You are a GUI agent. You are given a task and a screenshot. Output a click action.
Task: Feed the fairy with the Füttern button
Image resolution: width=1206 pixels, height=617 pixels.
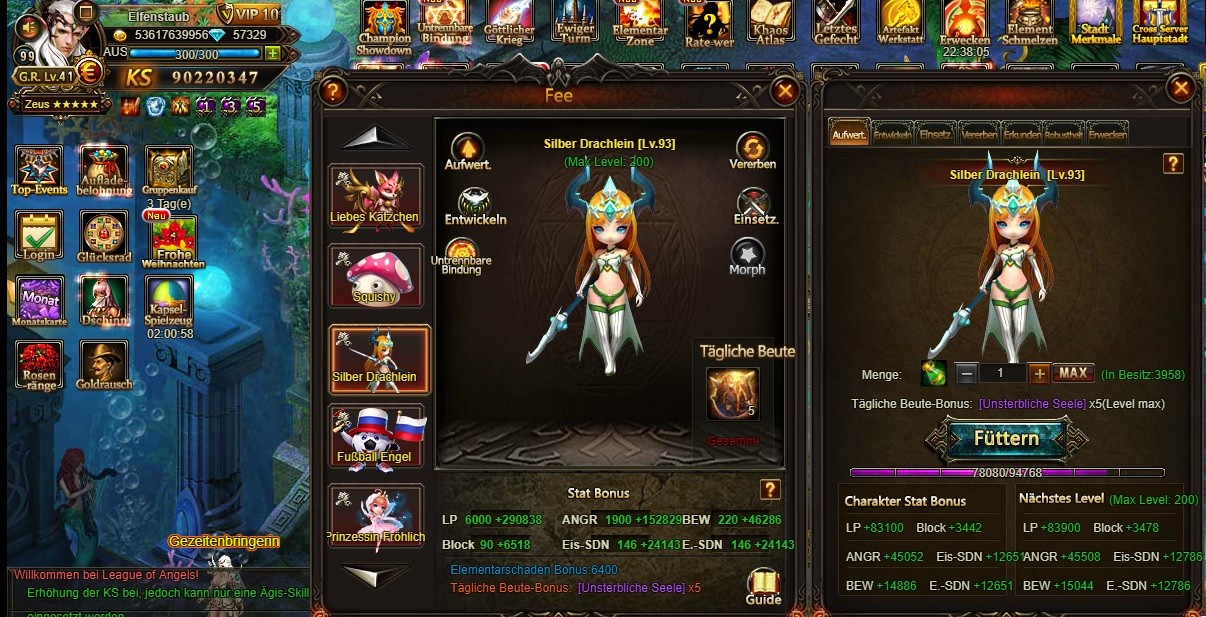[1006, 438]
